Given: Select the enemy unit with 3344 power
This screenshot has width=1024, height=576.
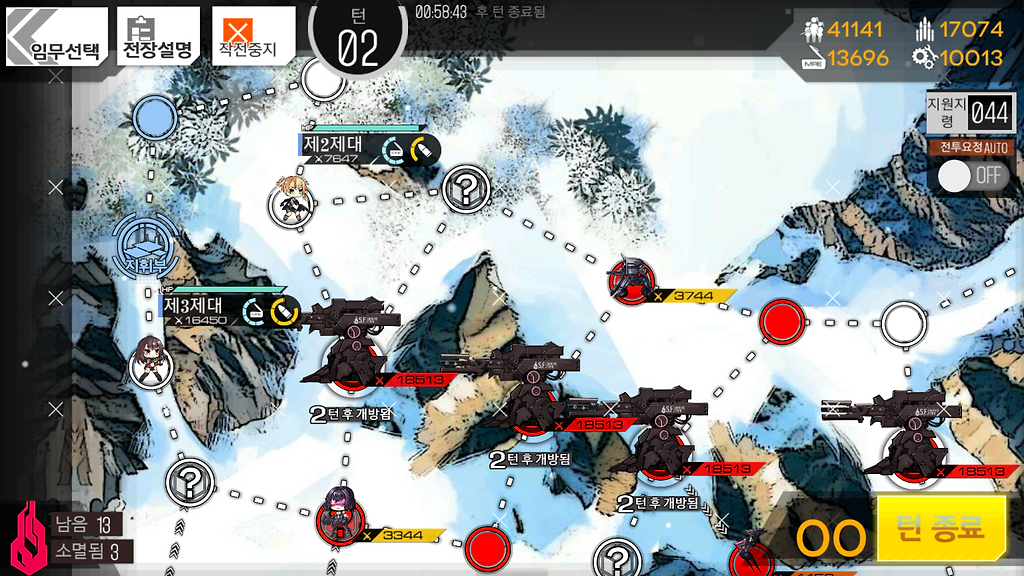Looking at the screenshot, I should (340, 516).
